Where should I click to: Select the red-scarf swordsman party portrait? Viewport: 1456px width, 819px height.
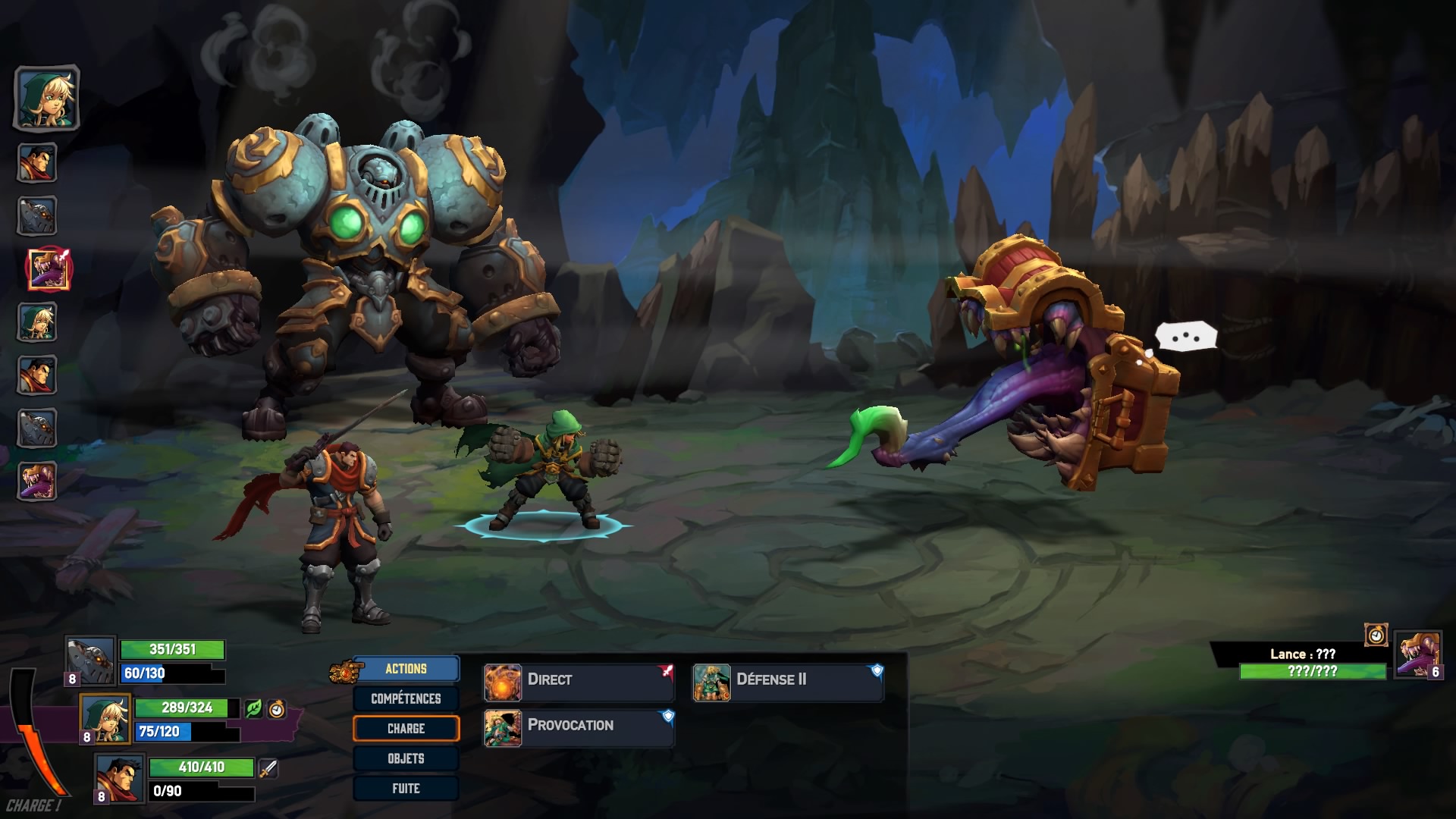point(119,778)
